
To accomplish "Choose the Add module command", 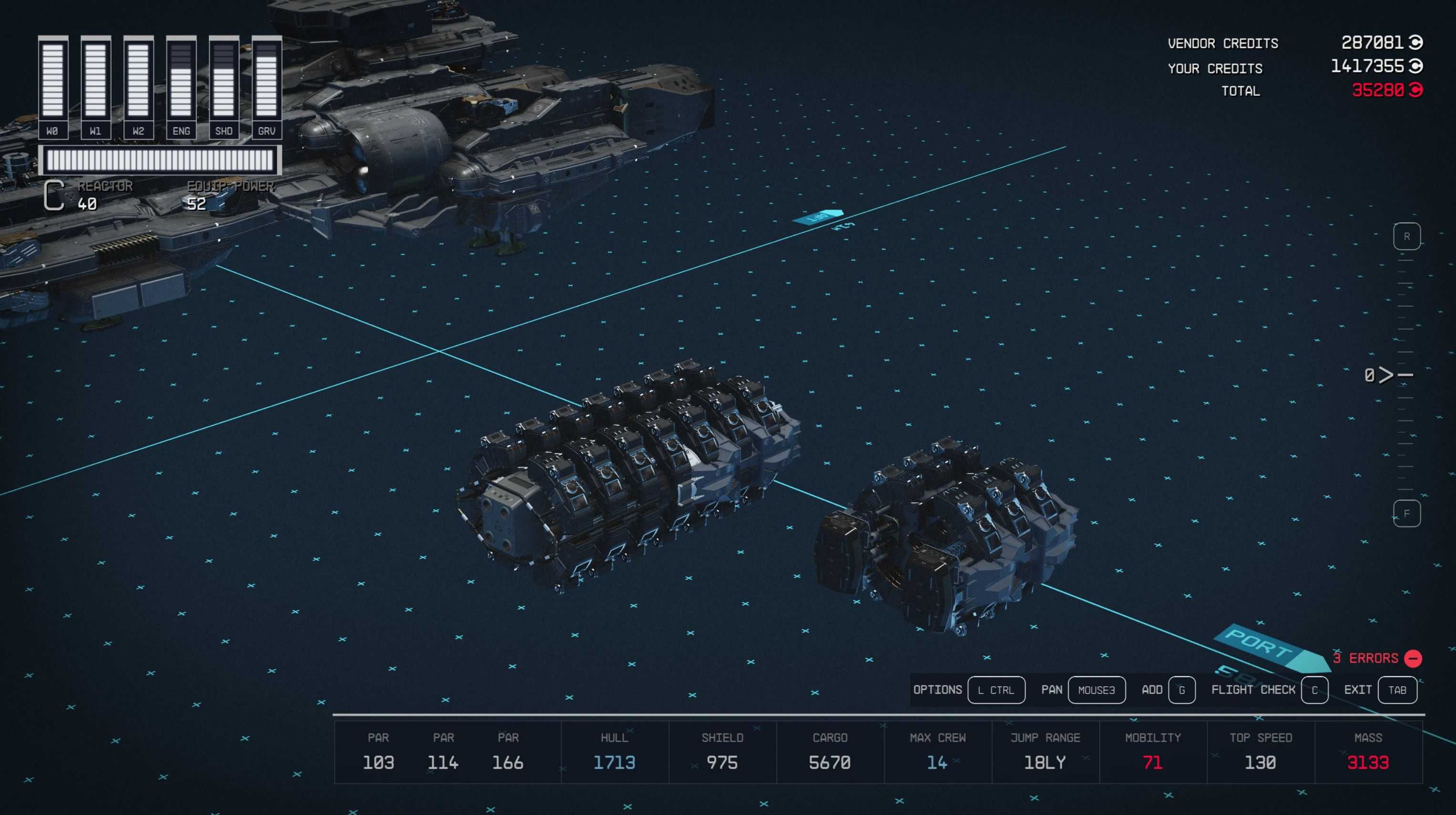I will (x=1181, y=690).
